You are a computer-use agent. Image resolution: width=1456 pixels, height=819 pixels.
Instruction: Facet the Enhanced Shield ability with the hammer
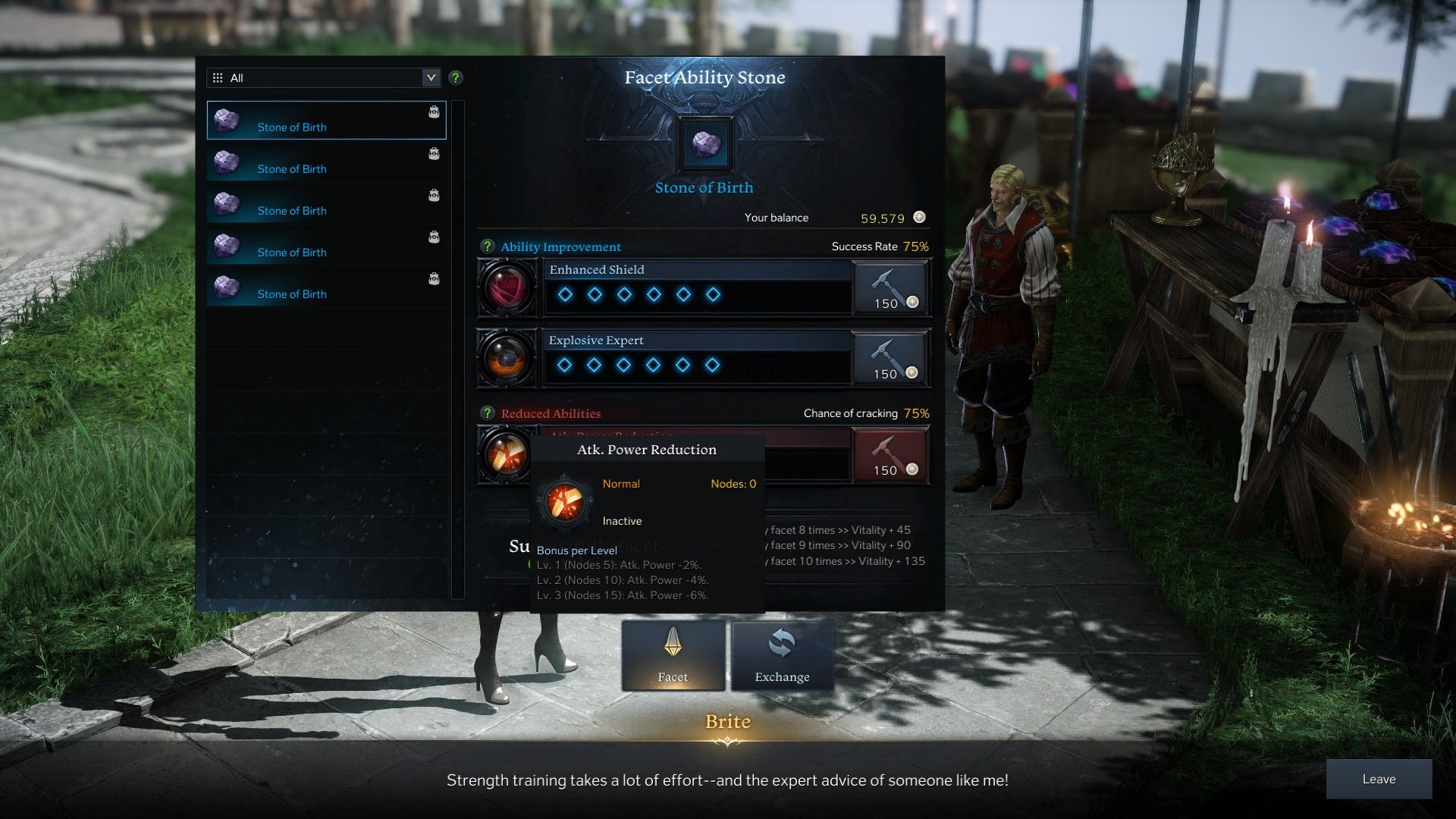[890, 288]
